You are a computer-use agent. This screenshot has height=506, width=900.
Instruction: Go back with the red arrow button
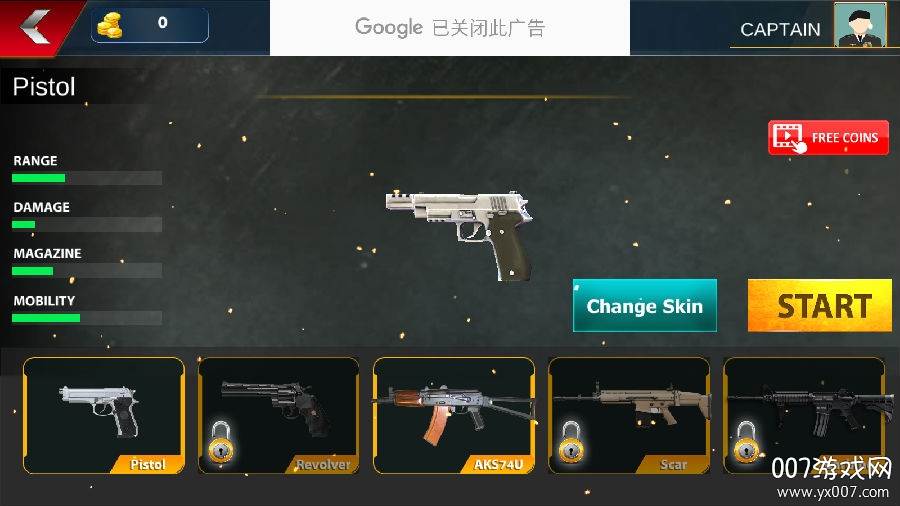pos(36,24)
